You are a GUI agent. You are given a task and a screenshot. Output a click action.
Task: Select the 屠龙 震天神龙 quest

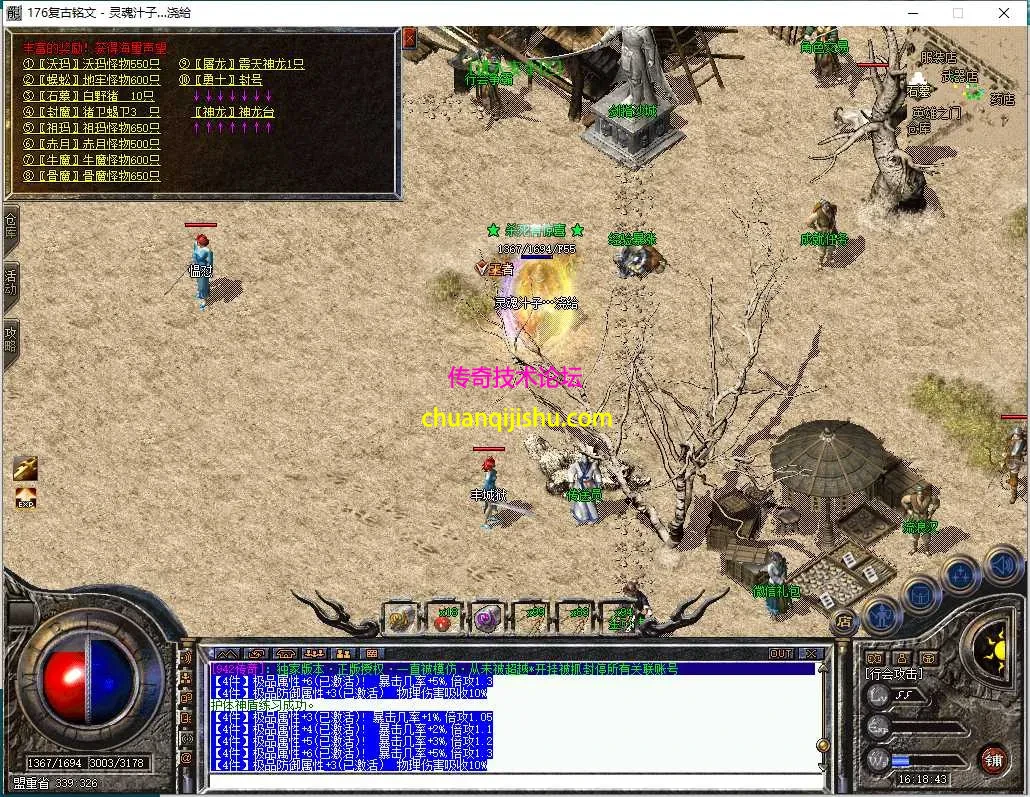point(241,64)
